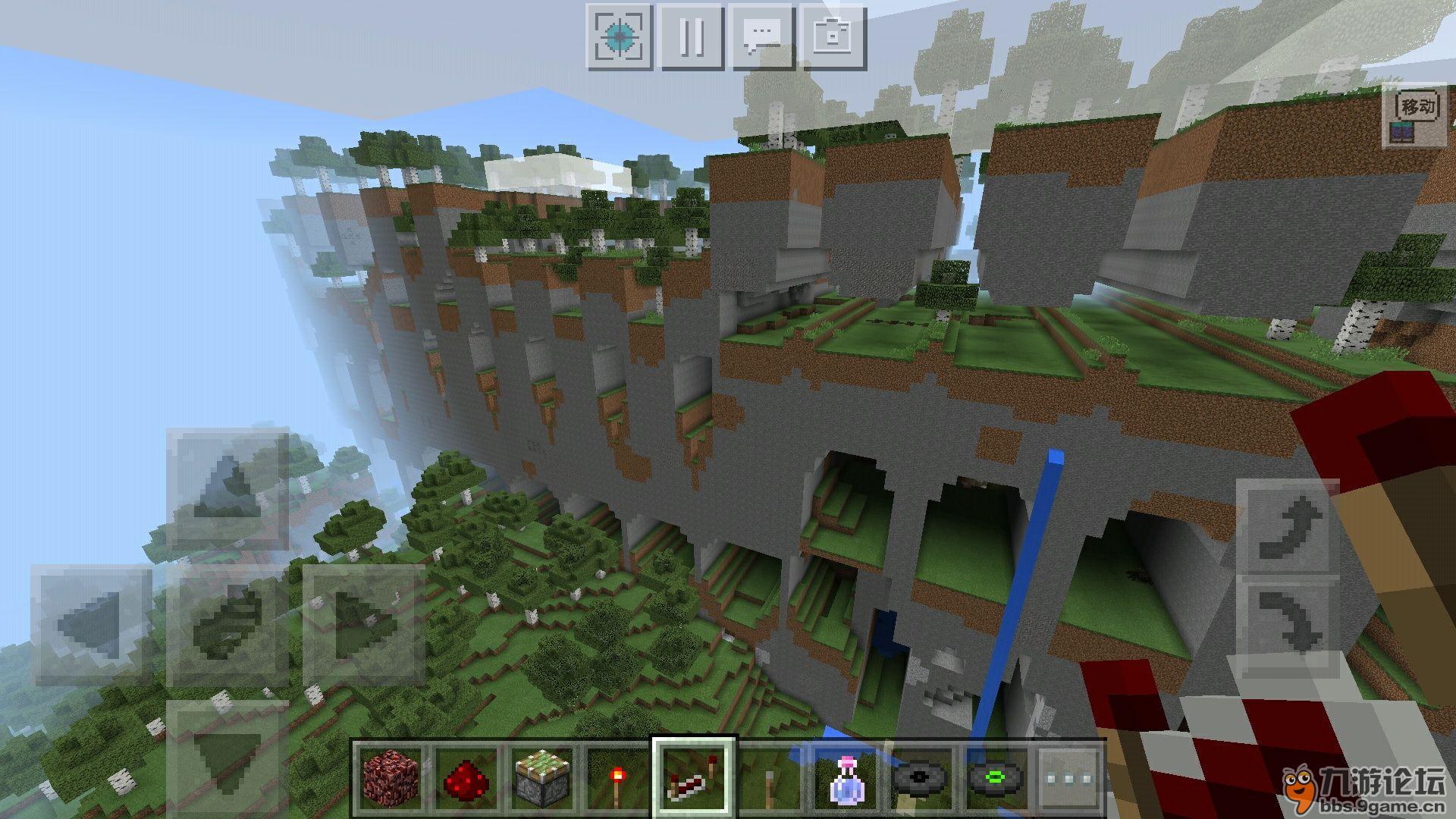Select the redstone repeater slot
Image resolution: width=1456 pixels, height=819 pixels.
[x=693, y=777]
